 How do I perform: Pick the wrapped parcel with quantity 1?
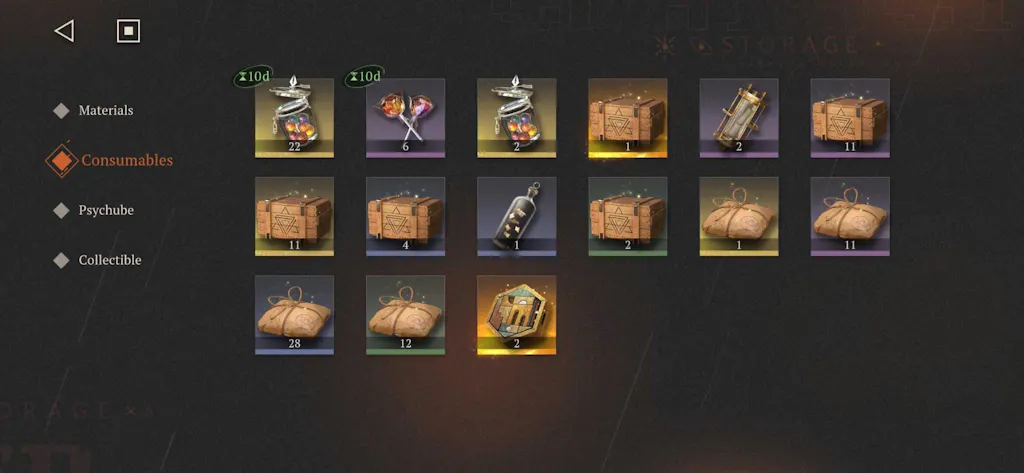click(x=738, y=217)
